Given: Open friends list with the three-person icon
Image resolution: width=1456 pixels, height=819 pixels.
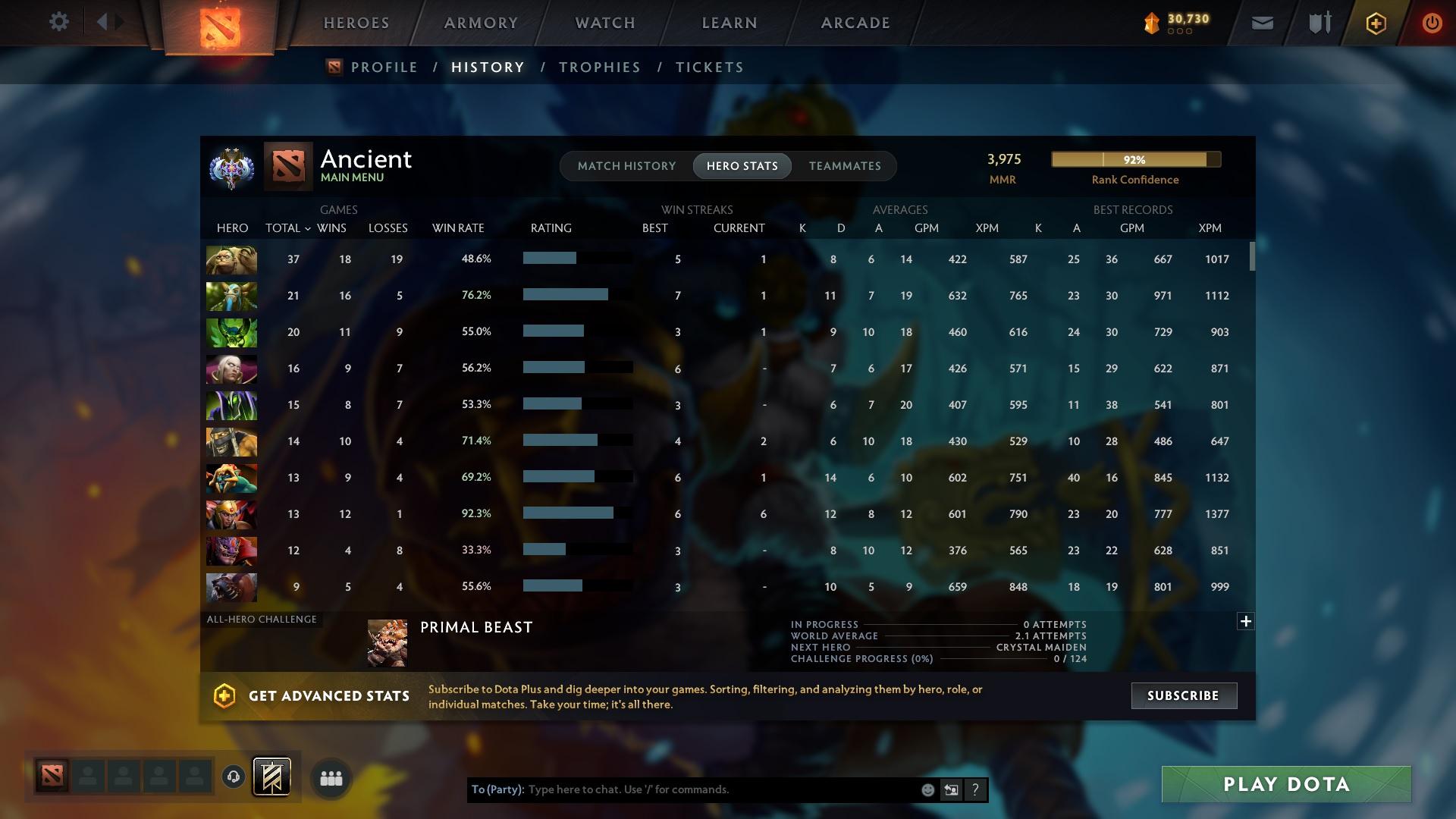Looking at the screenshot, I should [x=331, y=777].
